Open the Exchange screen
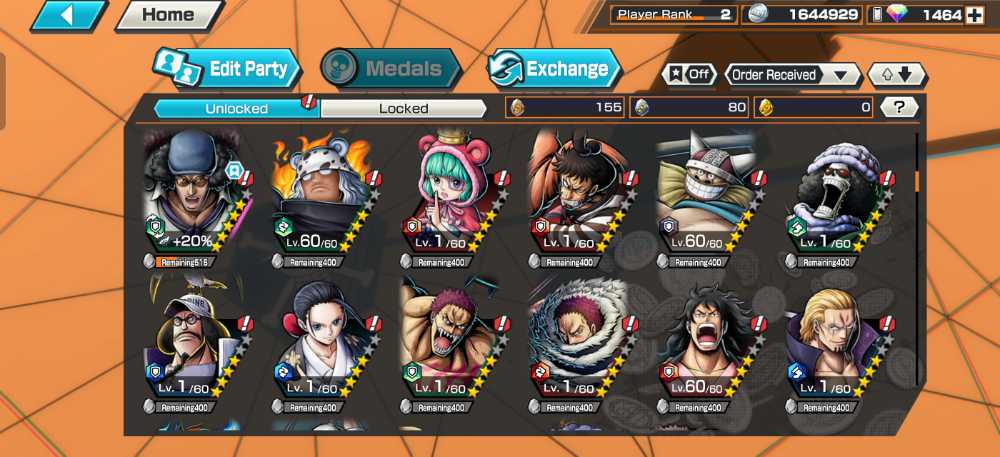 tap(554, 69)
